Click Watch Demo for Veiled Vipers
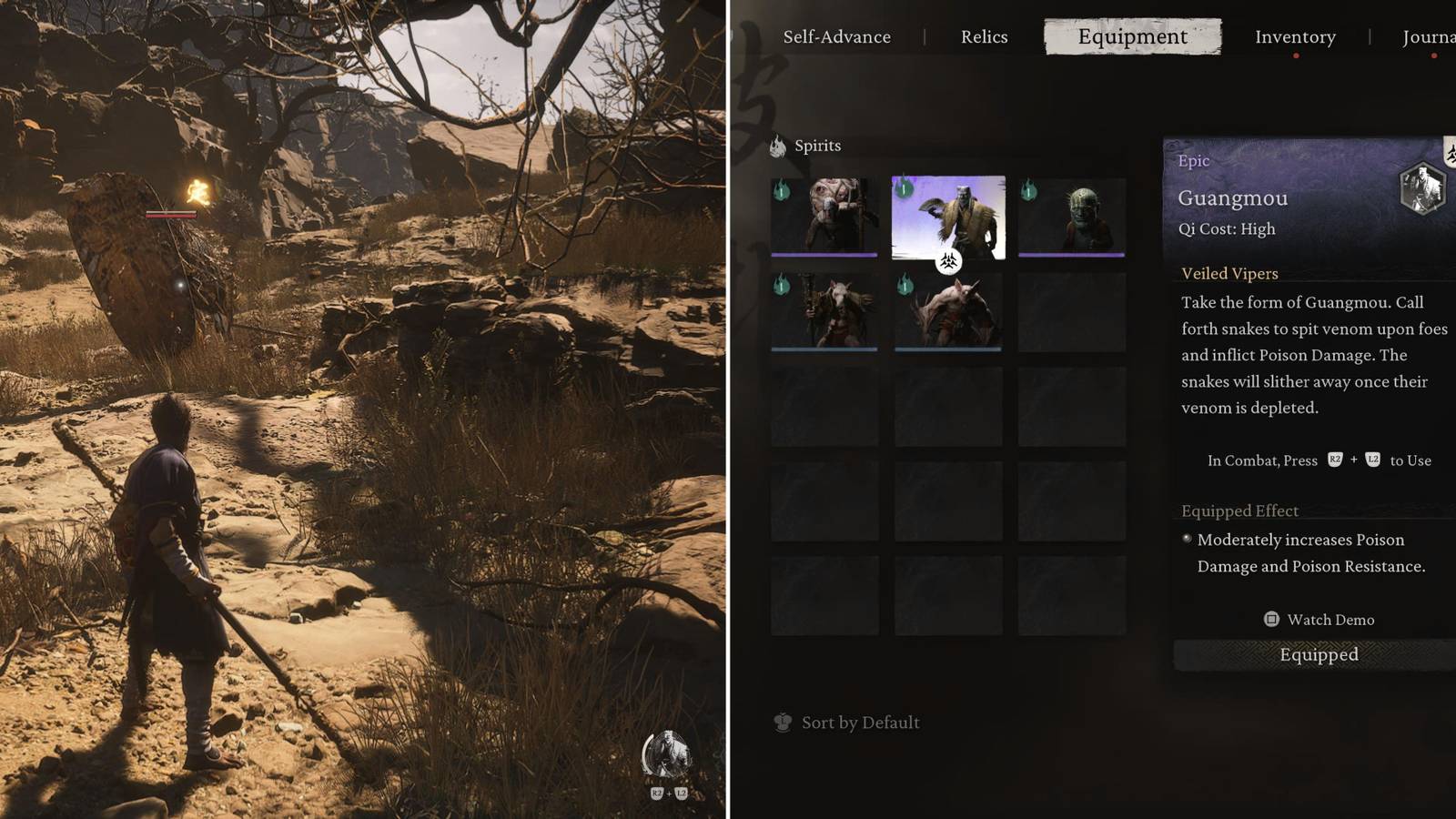Viewport: 1456px width, 819px height. tap(1330, 620)
